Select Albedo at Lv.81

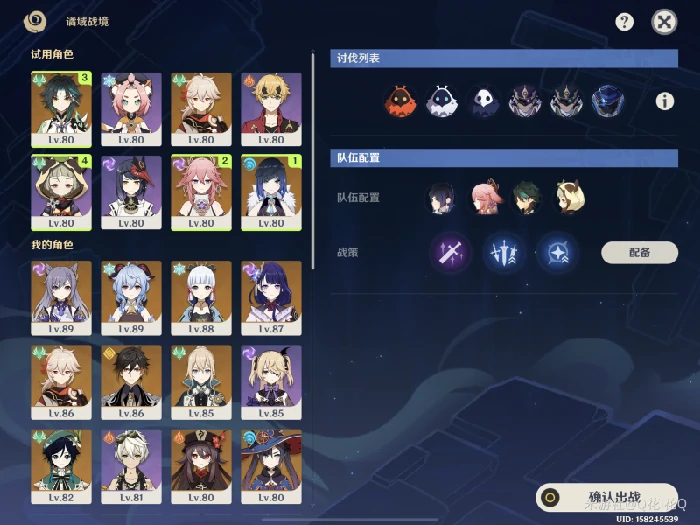131,464
